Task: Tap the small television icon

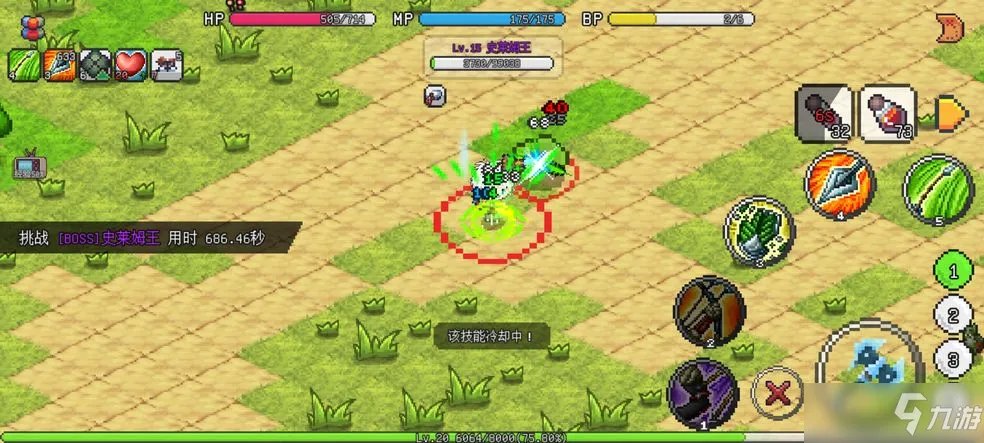Action: (26, 165)
